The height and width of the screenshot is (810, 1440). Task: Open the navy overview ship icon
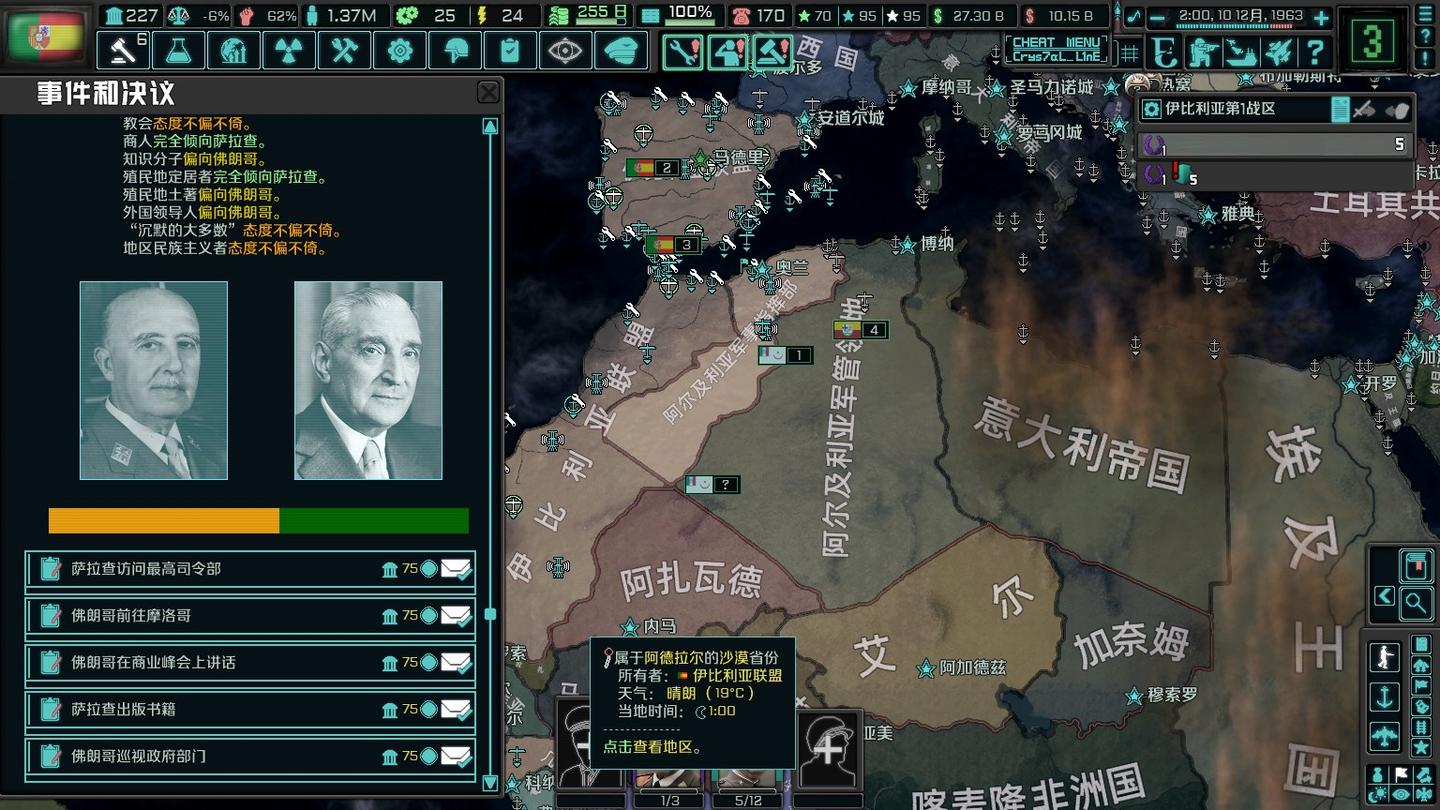pyautogui.click(x=1240, y=50)
